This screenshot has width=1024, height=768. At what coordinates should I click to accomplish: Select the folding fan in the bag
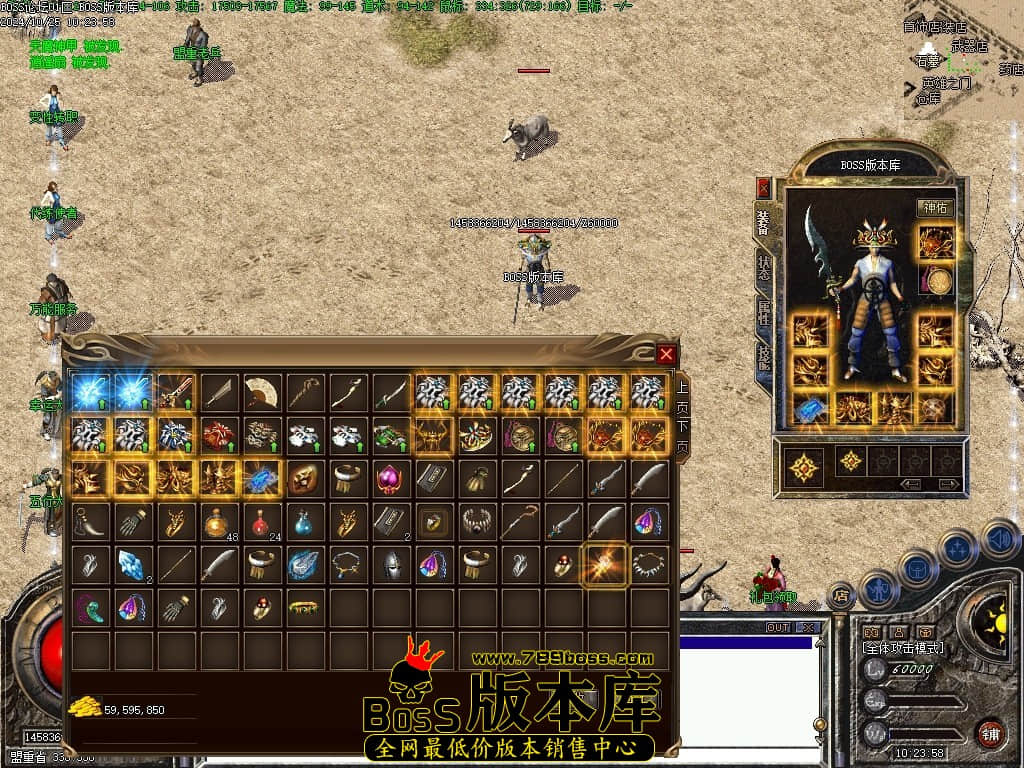[262, 392]
